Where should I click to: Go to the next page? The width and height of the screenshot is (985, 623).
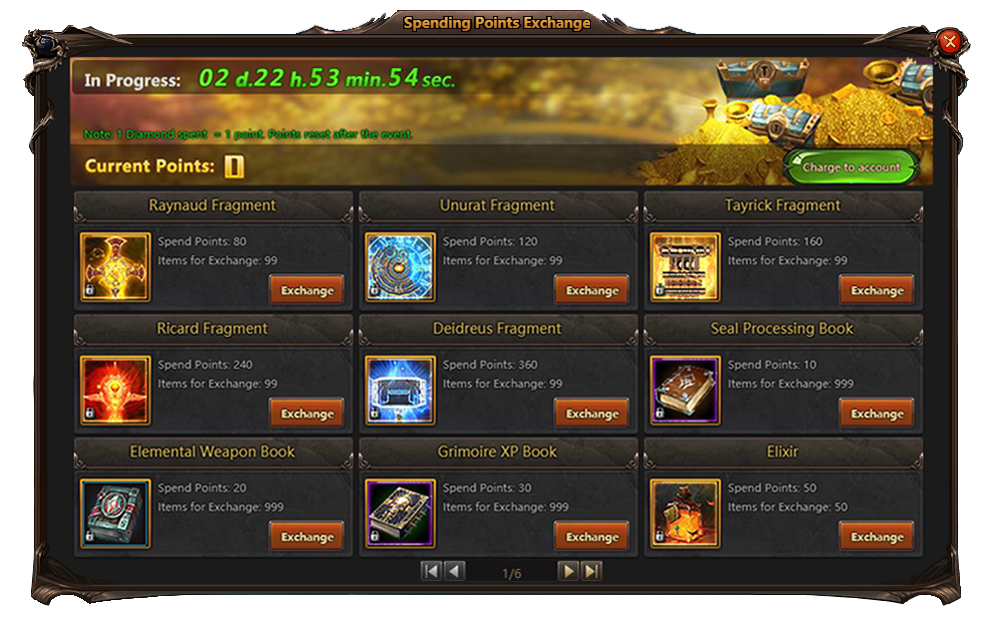568,571
